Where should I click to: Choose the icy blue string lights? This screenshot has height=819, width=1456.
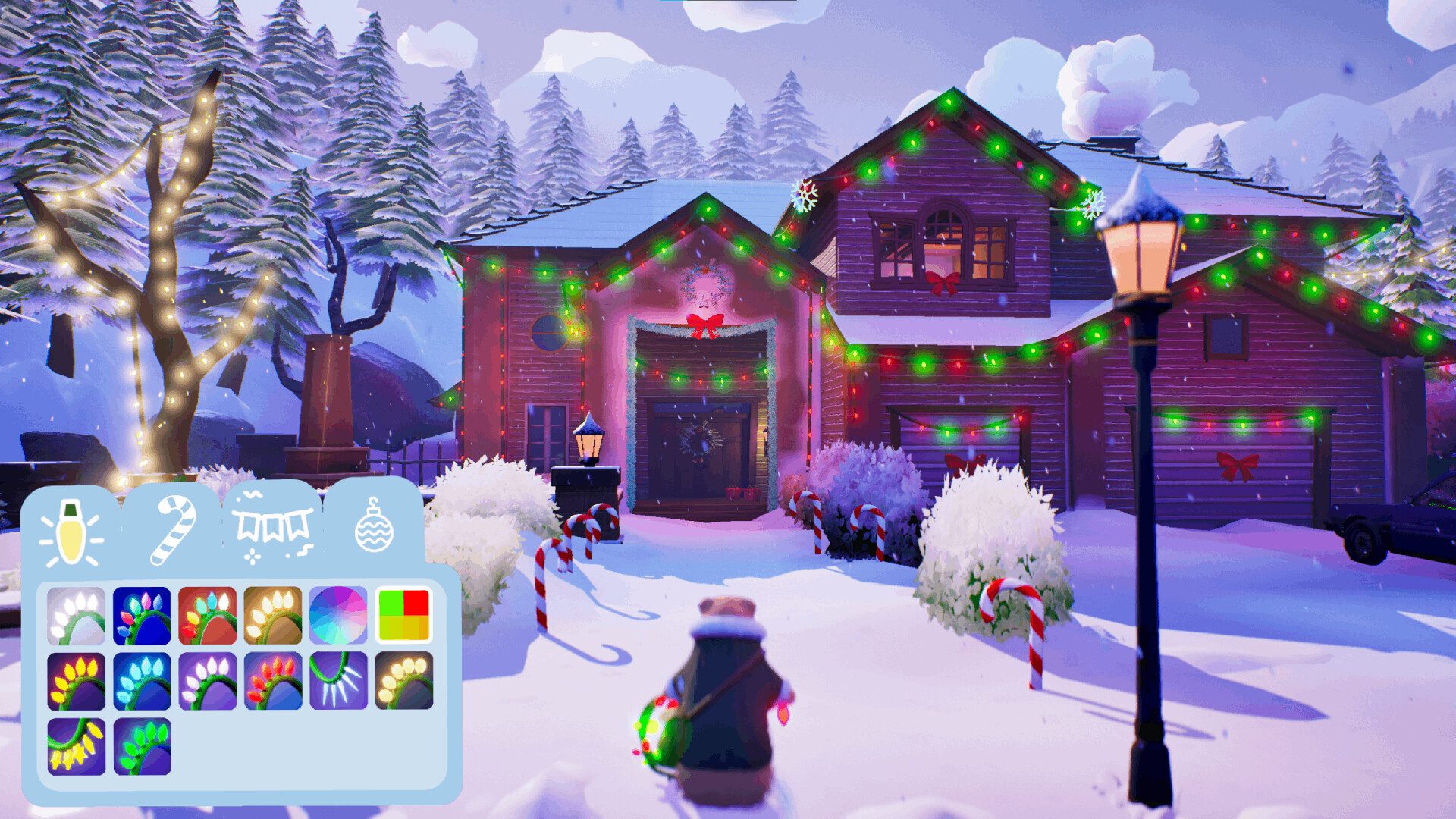(142, 681)
